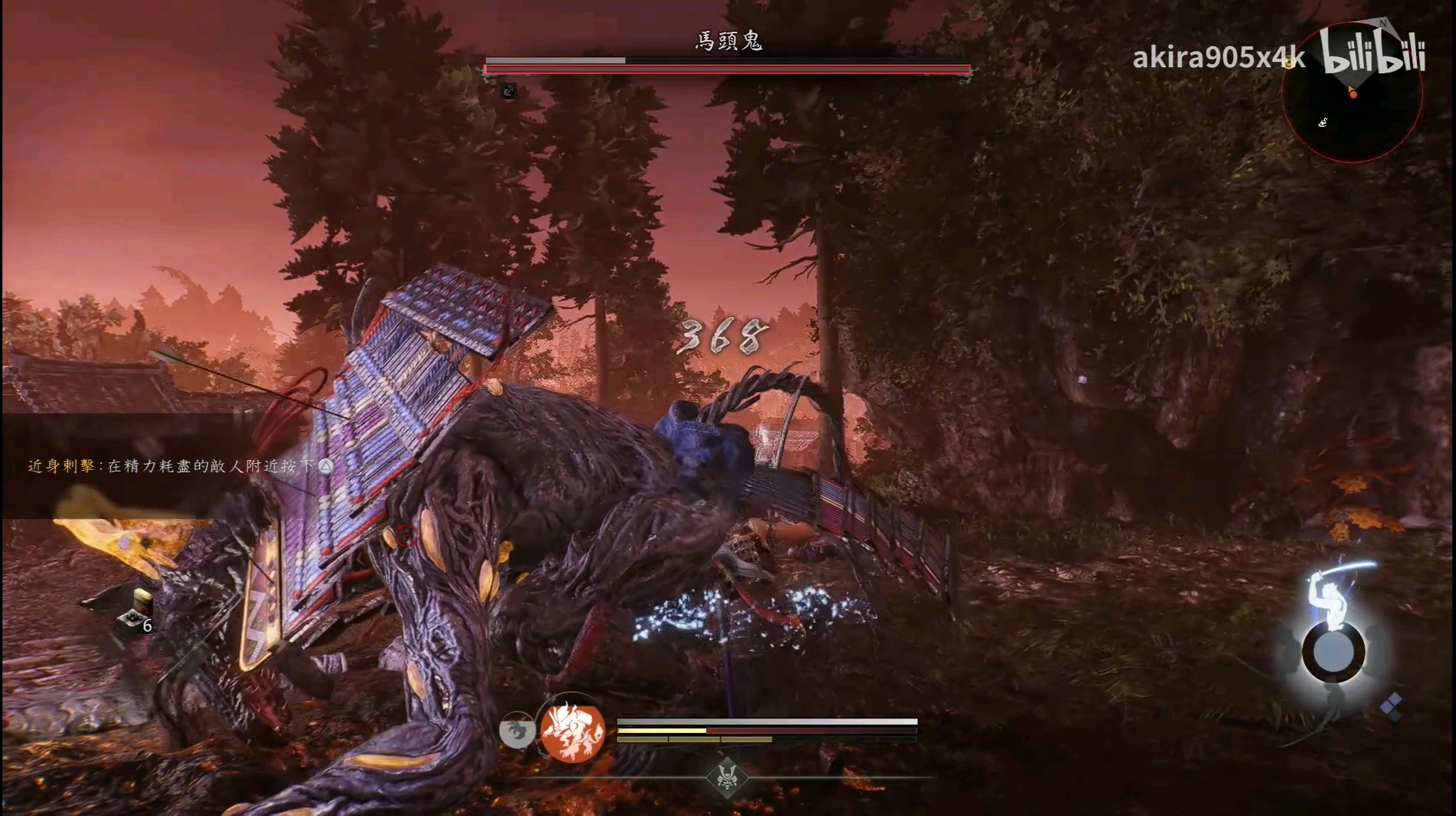This screenshot has height=816, width=1456.
Task: Click the samurai helmet emblem
Action: tap(726, 776)
